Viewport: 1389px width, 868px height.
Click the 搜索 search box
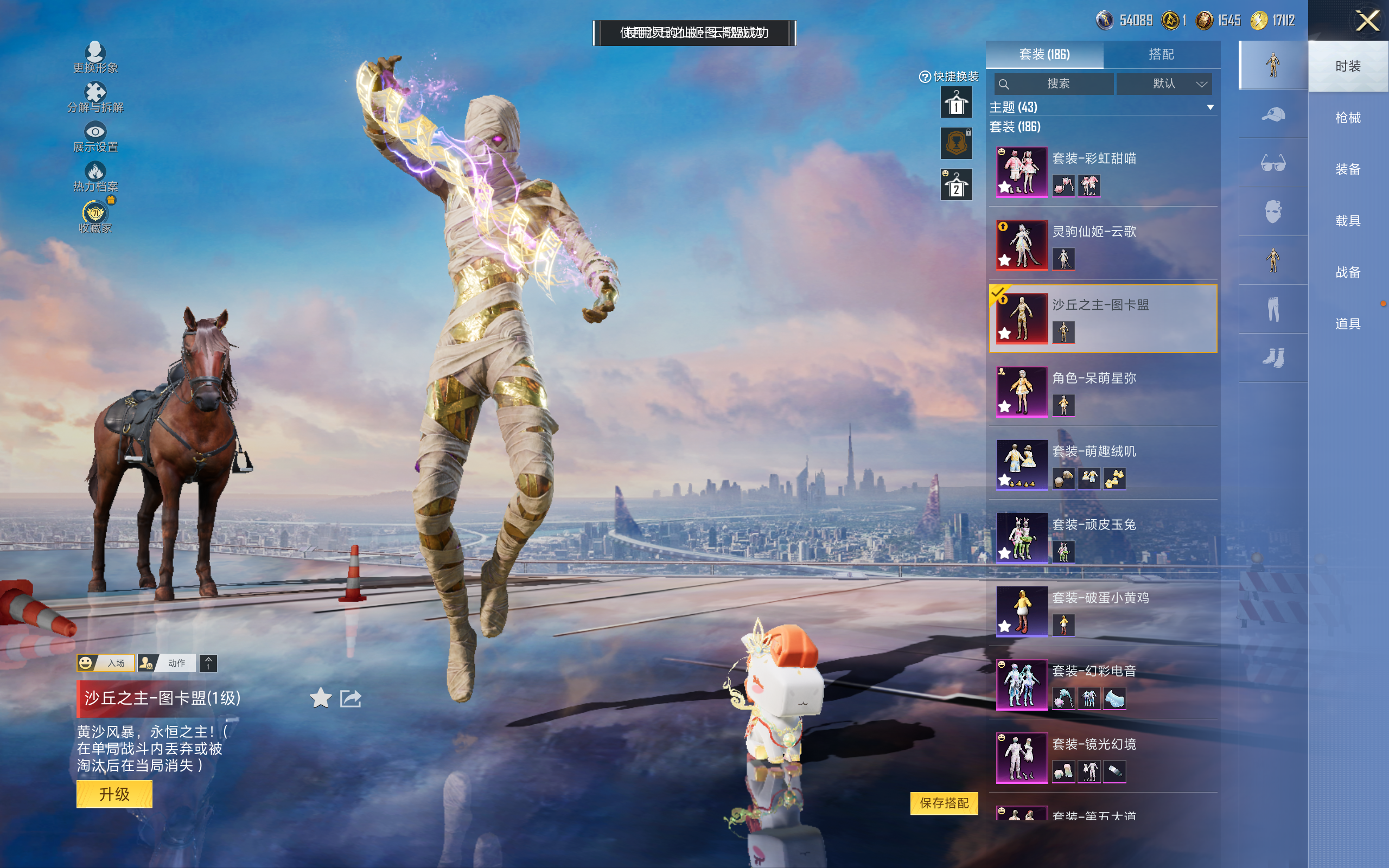click(1054, 84)
